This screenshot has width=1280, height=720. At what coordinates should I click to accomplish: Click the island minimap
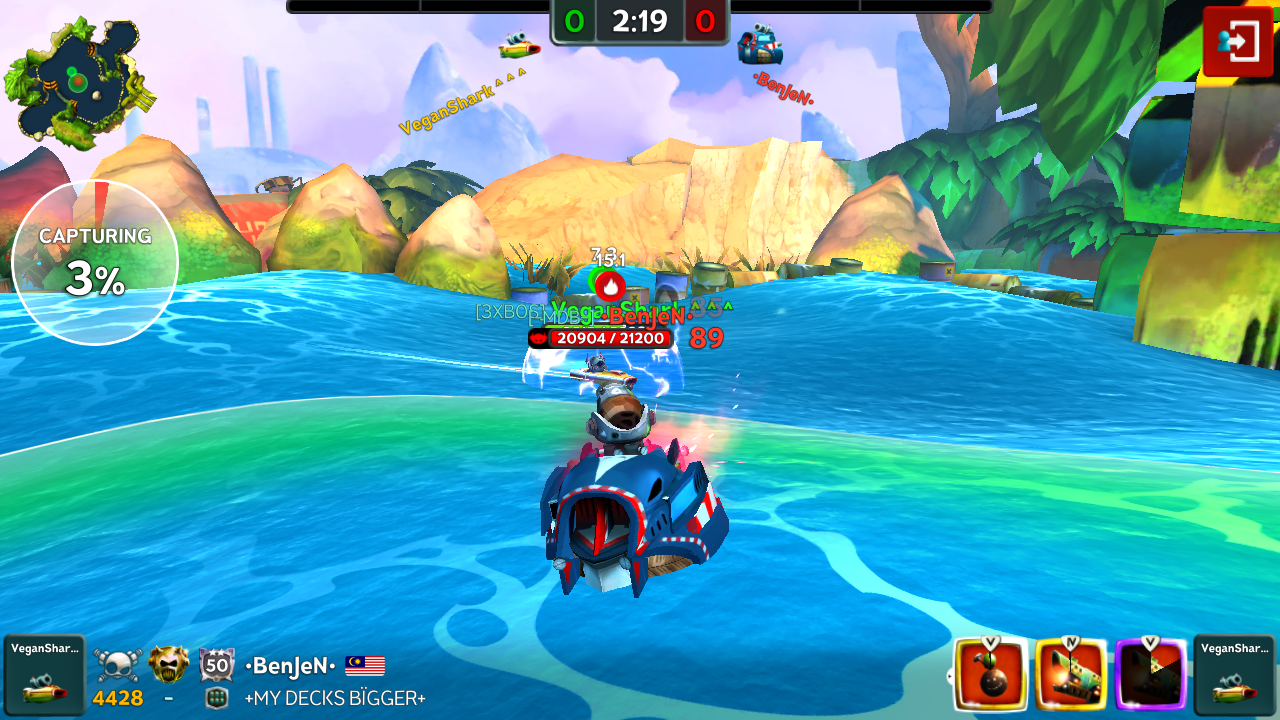[x=77, y=82]
